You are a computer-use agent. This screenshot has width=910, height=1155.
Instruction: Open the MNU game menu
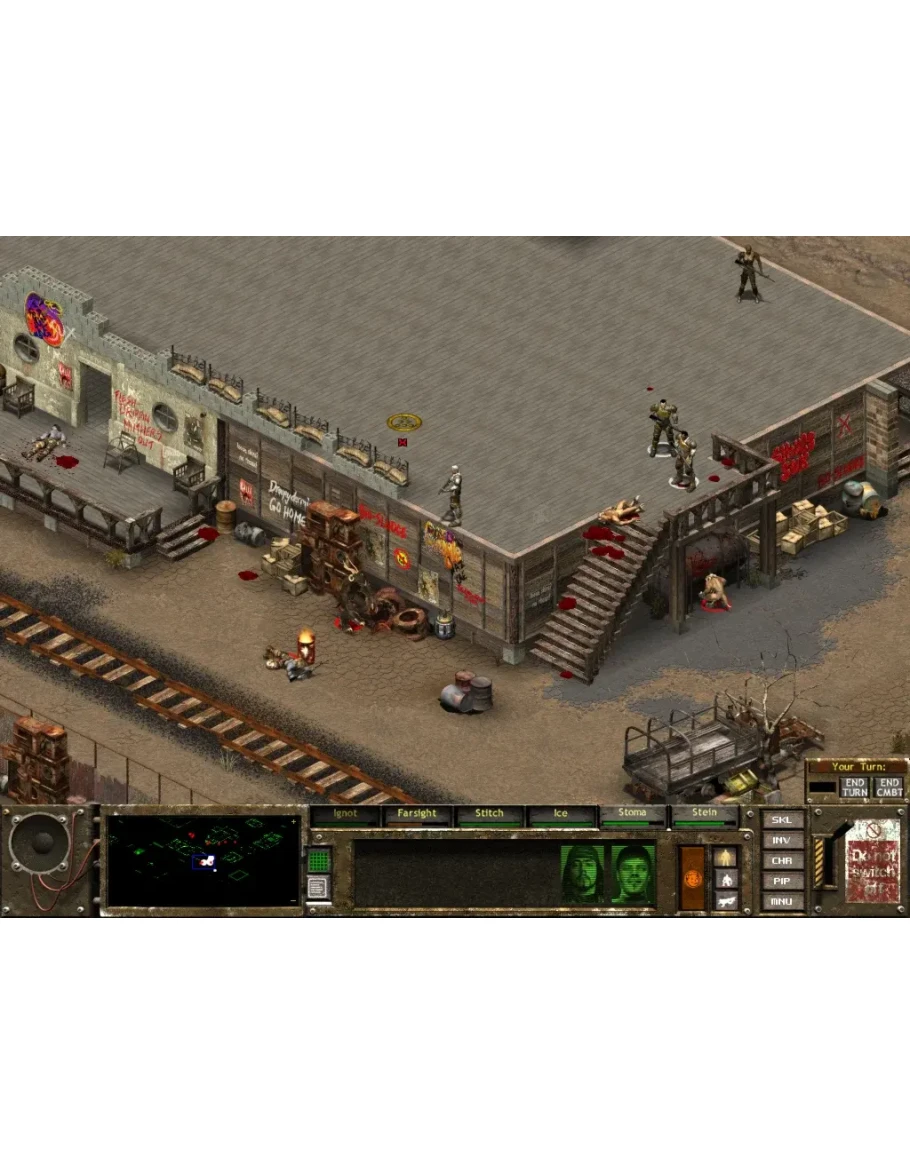point(782,901)
